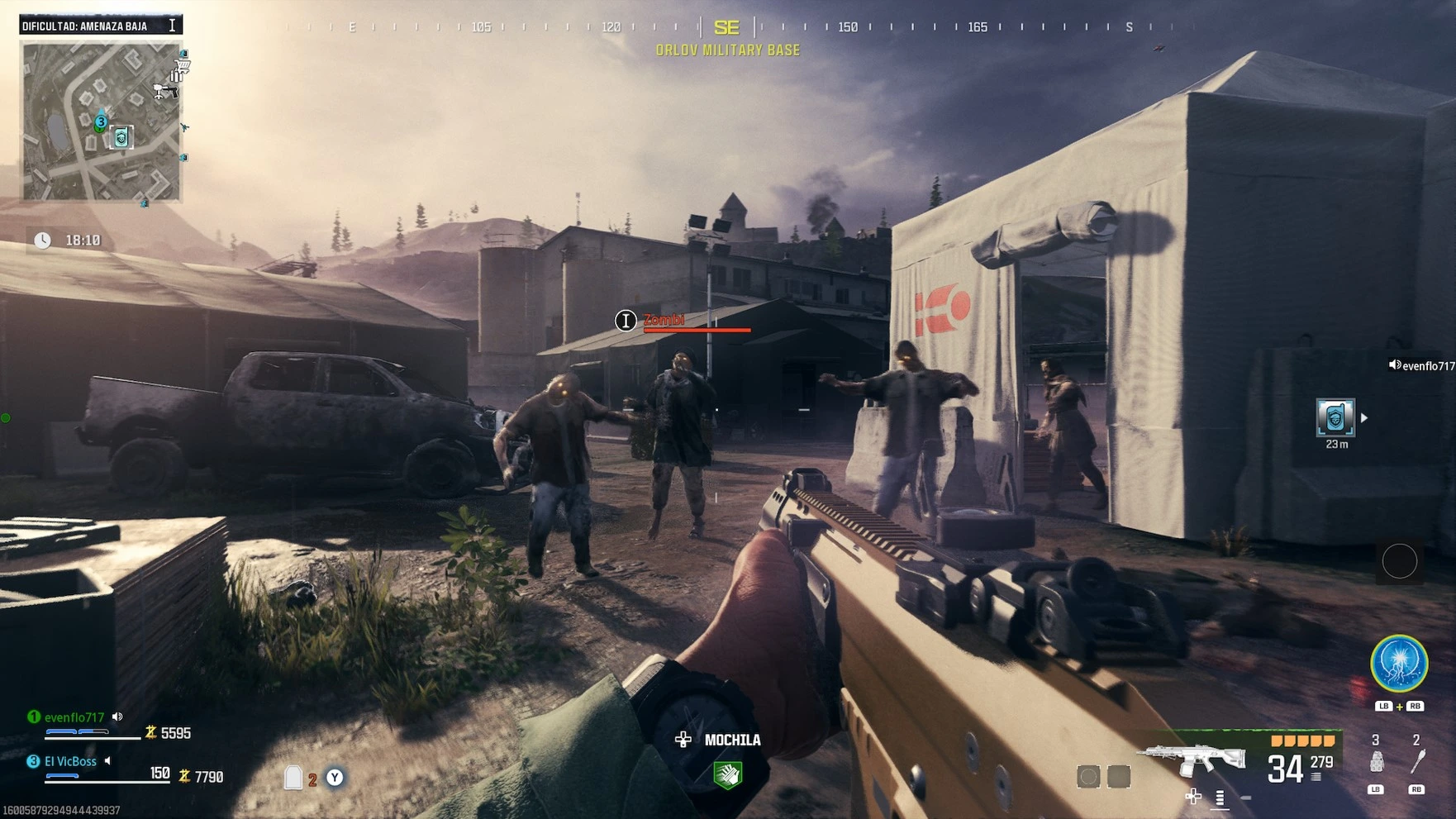Use the armor plate icon
1456x819 pixels.
[x=293, y=778]
